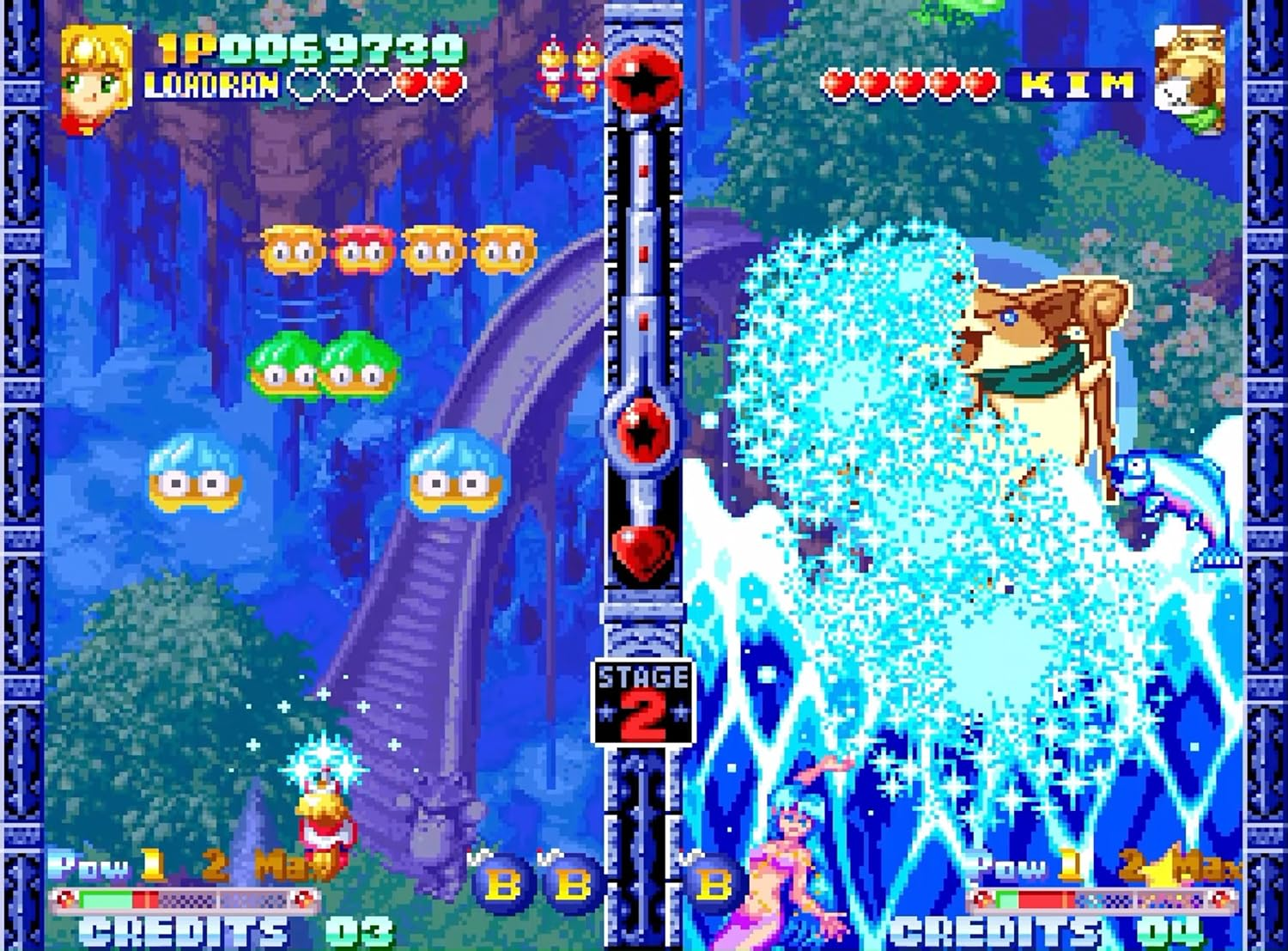1288x951 pixels.
Task: Click the red star orb atop the divider
Action: click(x=640, y=77)
